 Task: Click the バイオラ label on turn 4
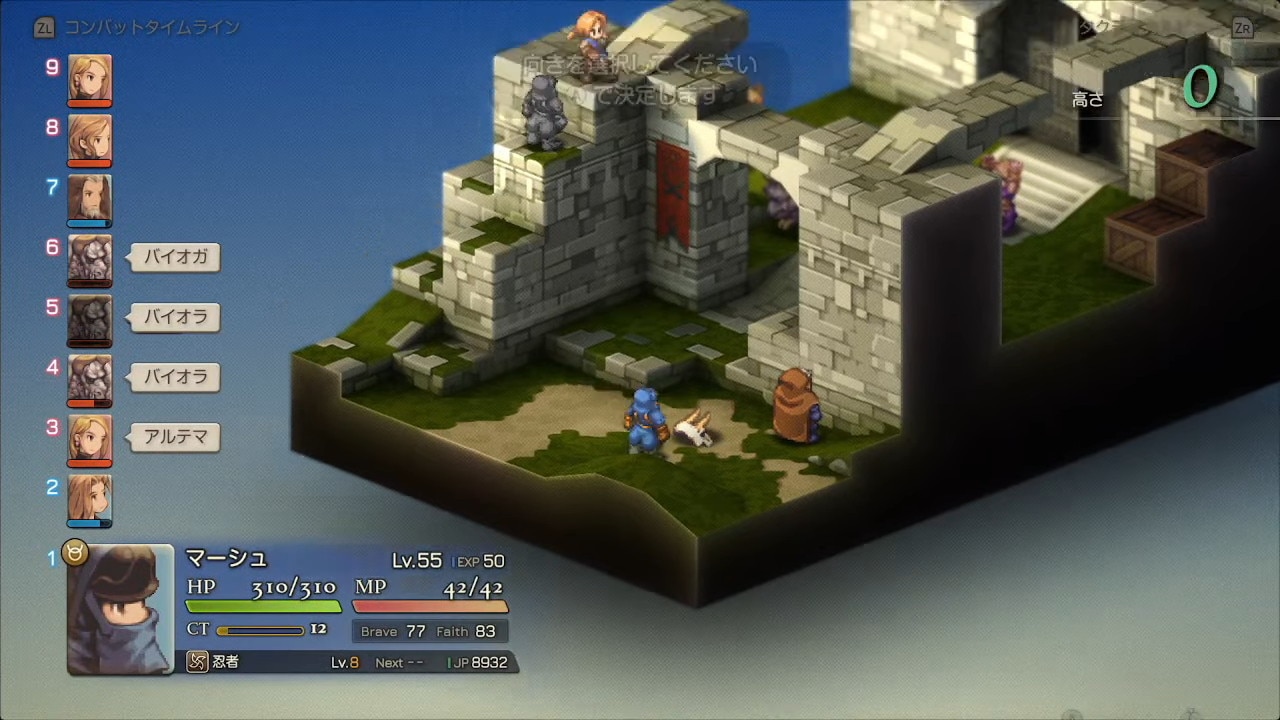[x=176, y=377]
